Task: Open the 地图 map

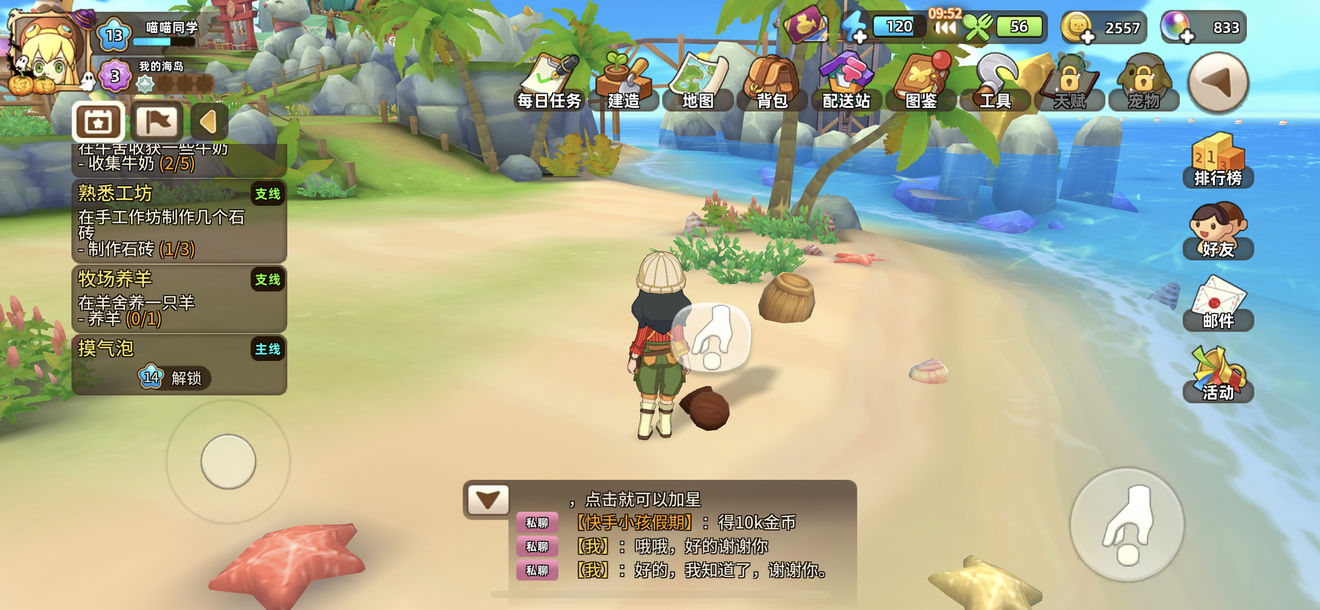Action: pyautogui.click(x=698, y=82)
